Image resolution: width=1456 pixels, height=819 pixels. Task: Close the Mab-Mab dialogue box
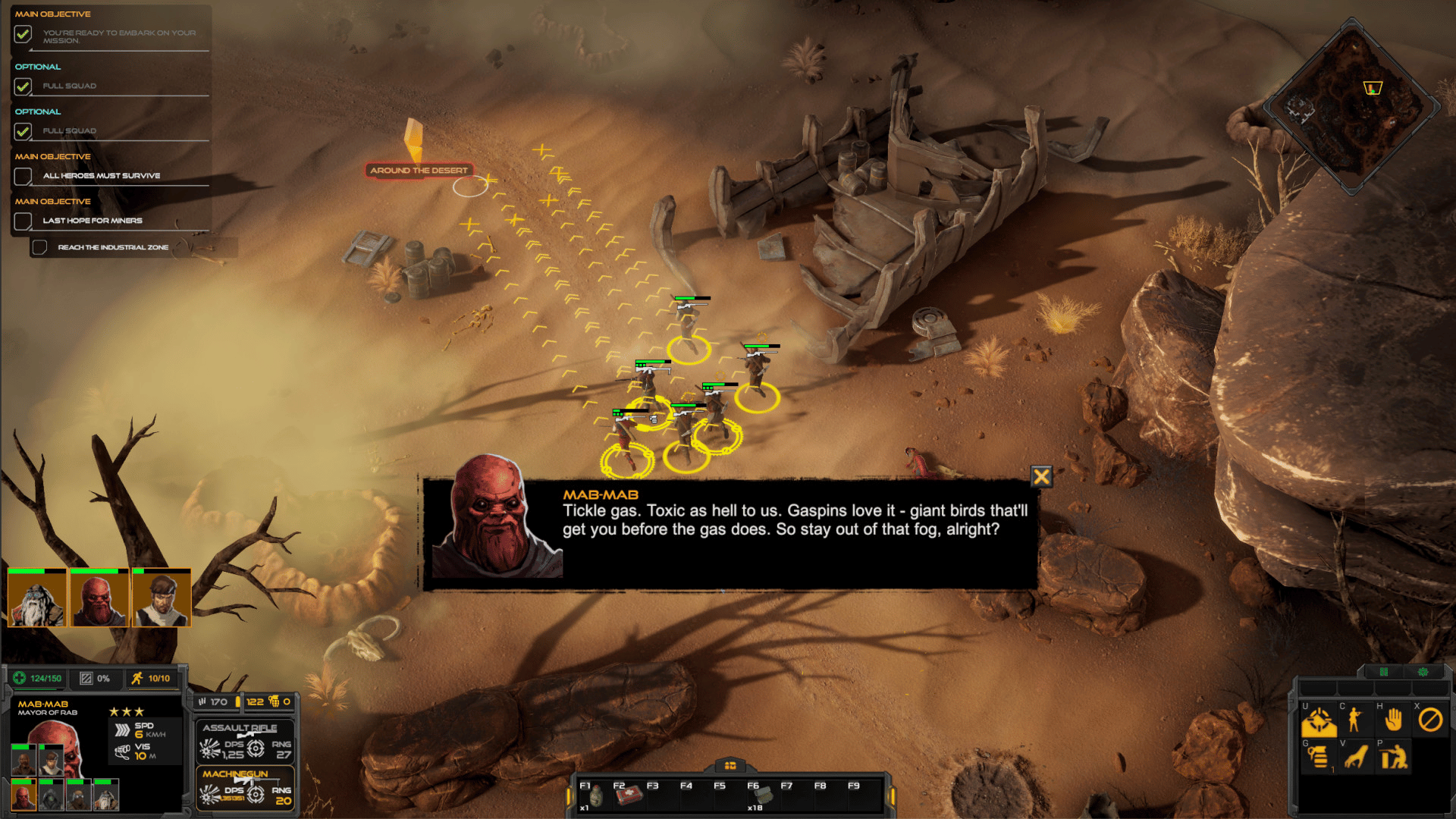click(x=1041, y=476)
